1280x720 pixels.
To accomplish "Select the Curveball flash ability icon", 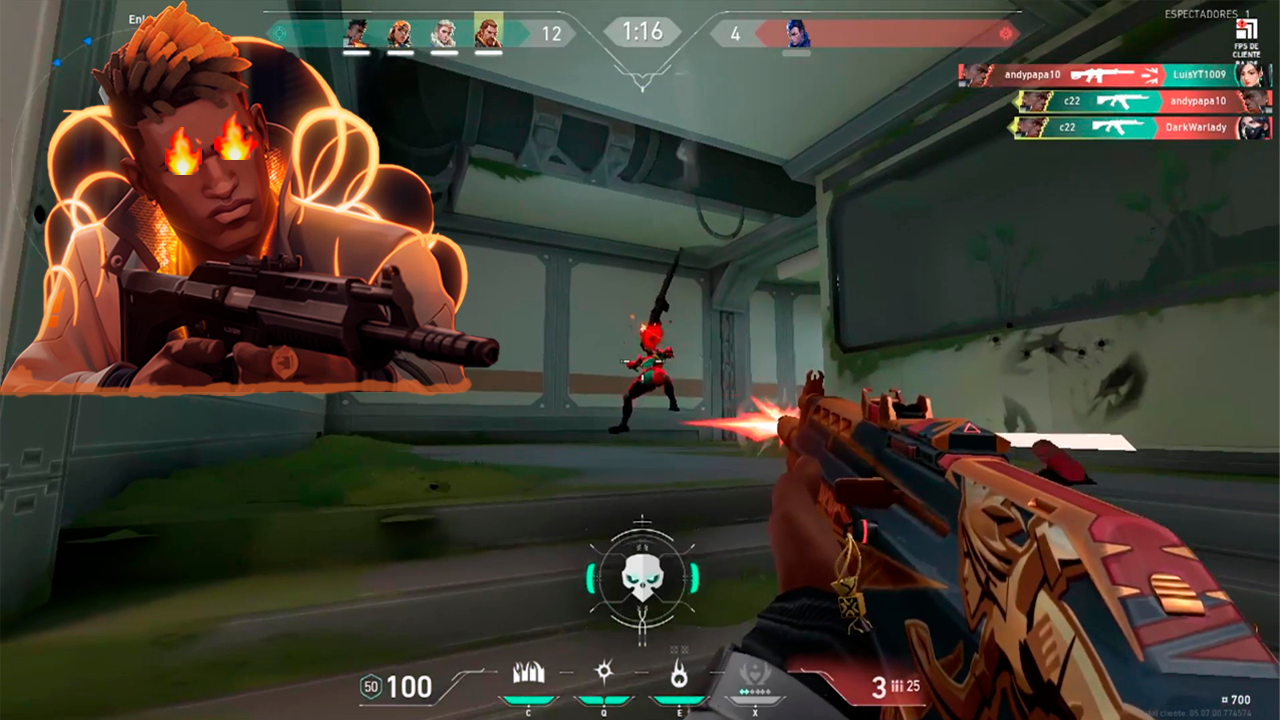I will [x=604, y=673].
